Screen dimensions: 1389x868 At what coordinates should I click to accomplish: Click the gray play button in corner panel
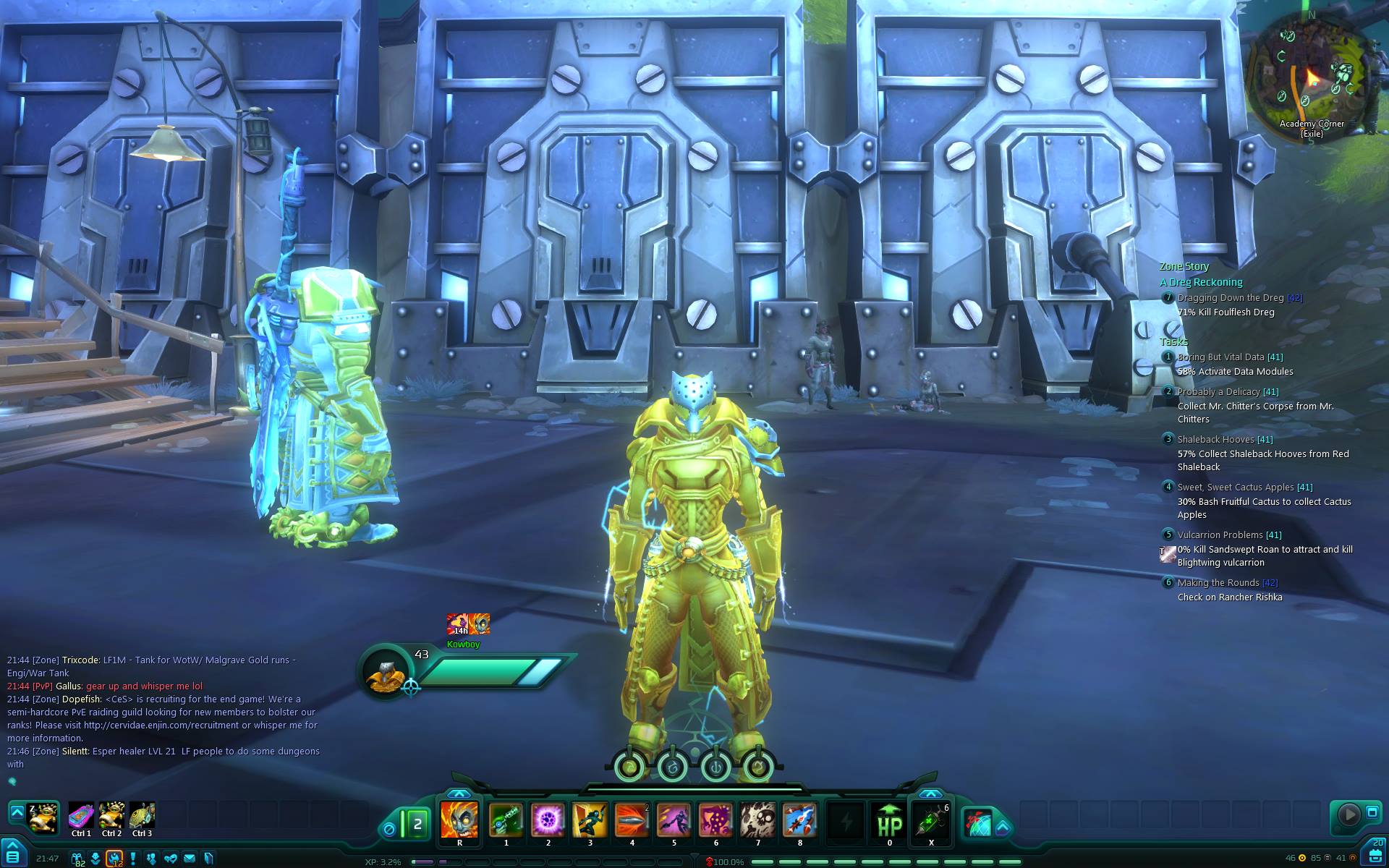click(1348, 814)
